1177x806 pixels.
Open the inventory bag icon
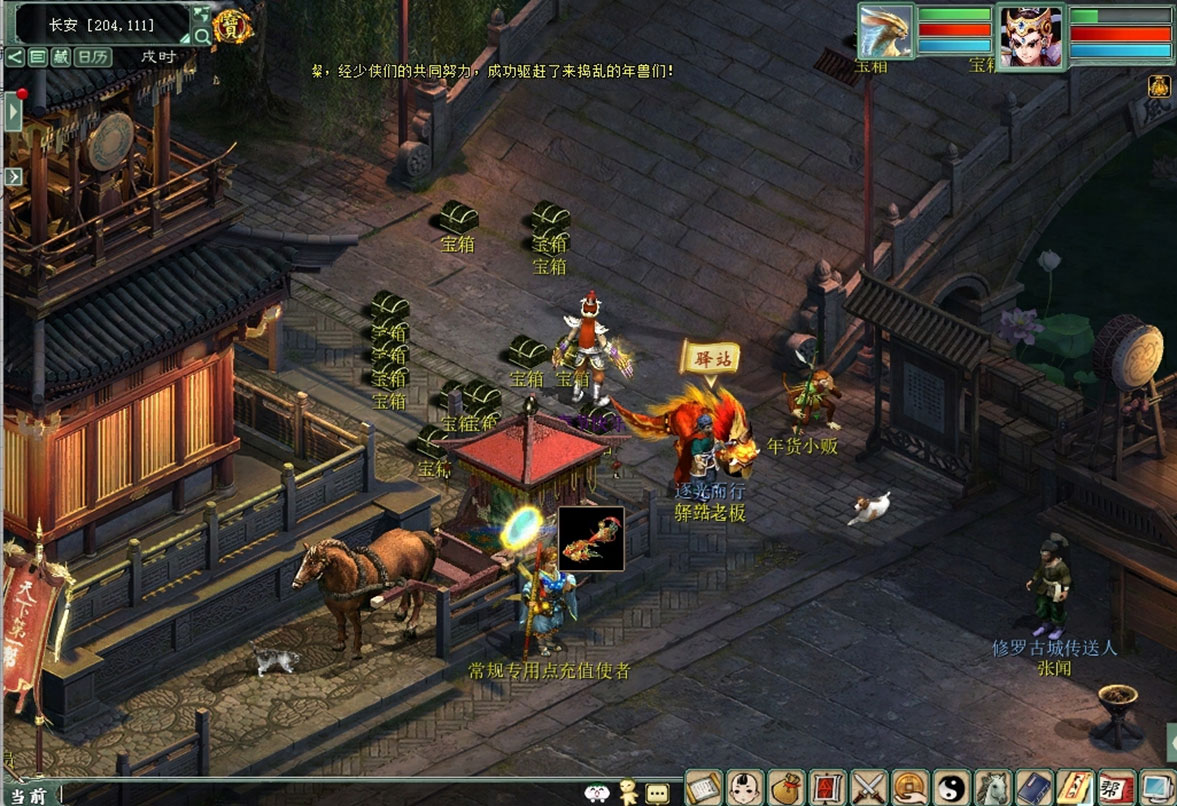tap(786, 788)
